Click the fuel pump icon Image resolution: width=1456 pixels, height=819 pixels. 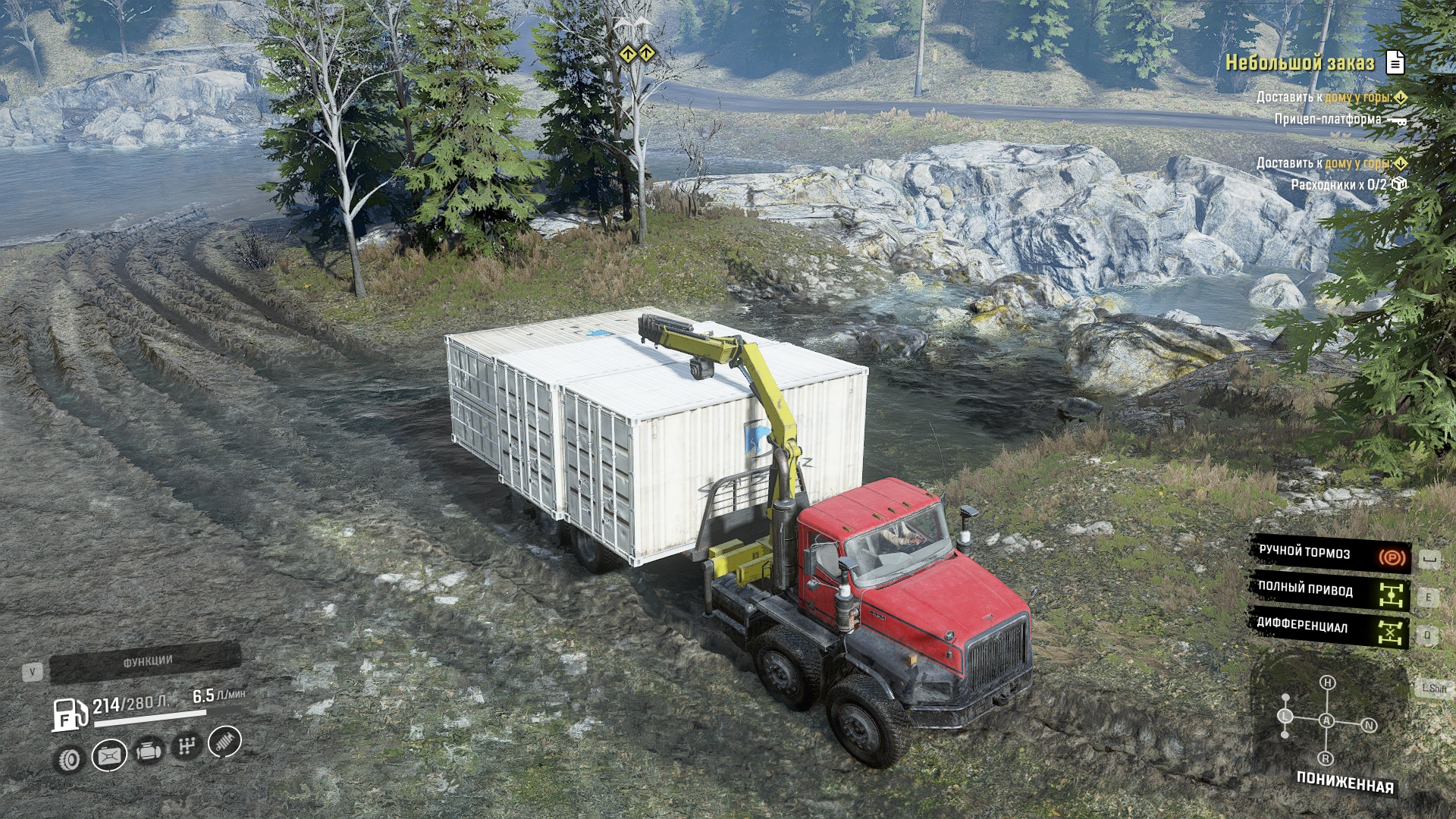(69, 715)
